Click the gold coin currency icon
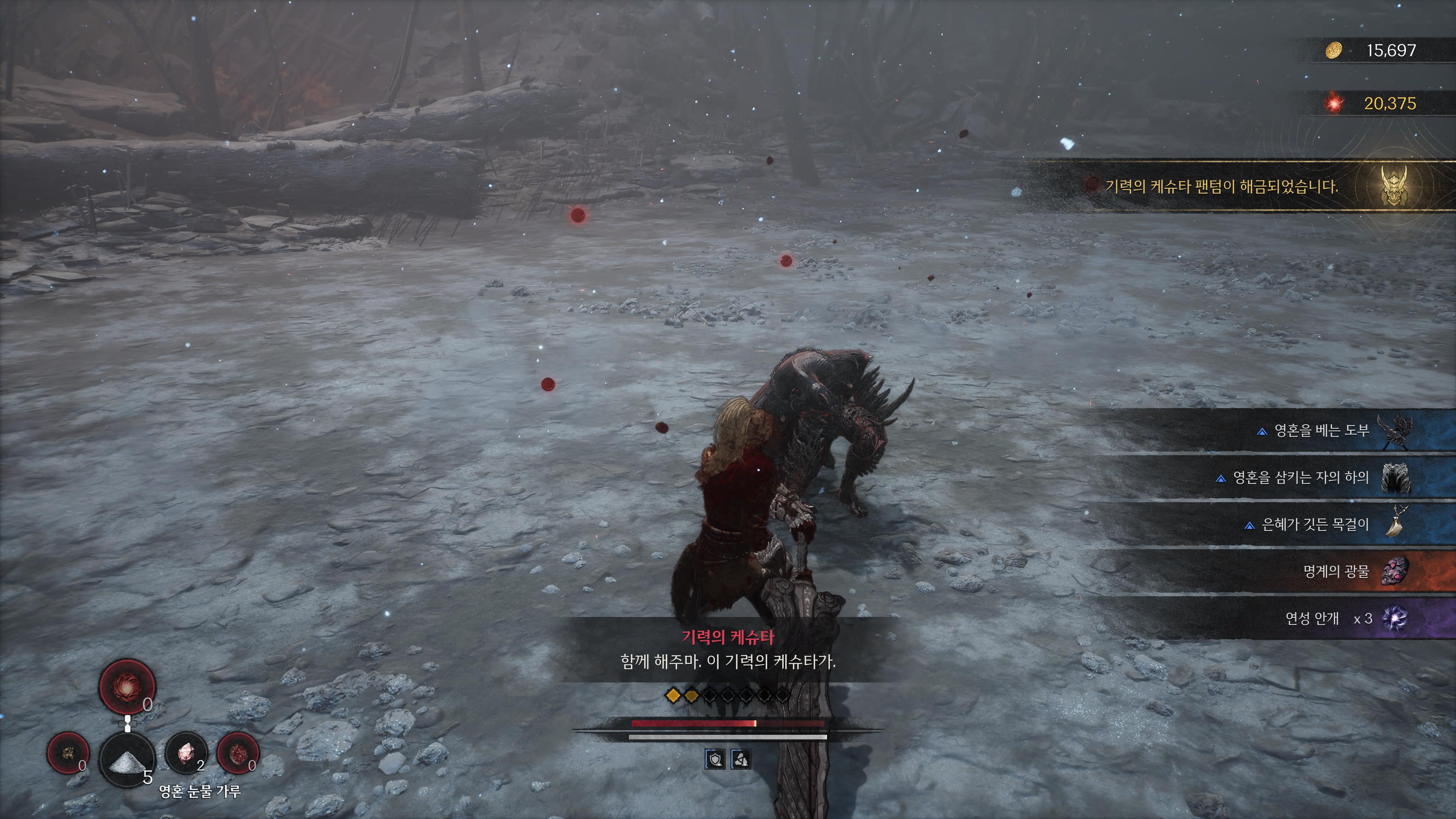 click(1334, 50)
